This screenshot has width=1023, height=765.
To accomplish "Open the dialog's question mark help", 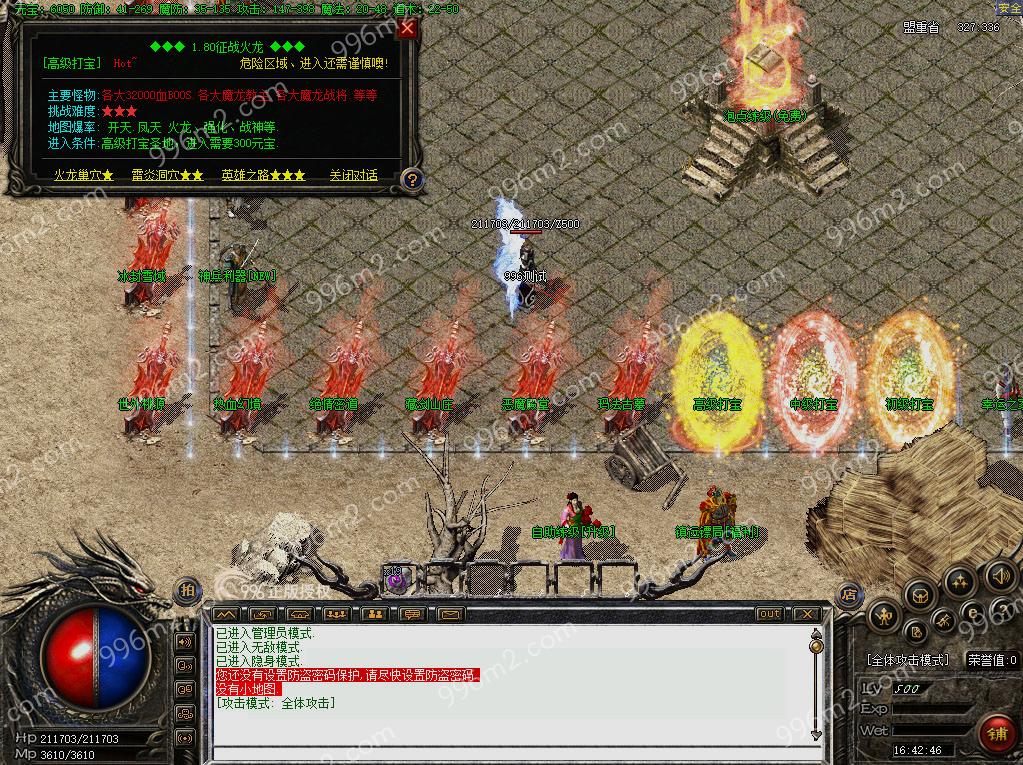I will coord(411,179).
